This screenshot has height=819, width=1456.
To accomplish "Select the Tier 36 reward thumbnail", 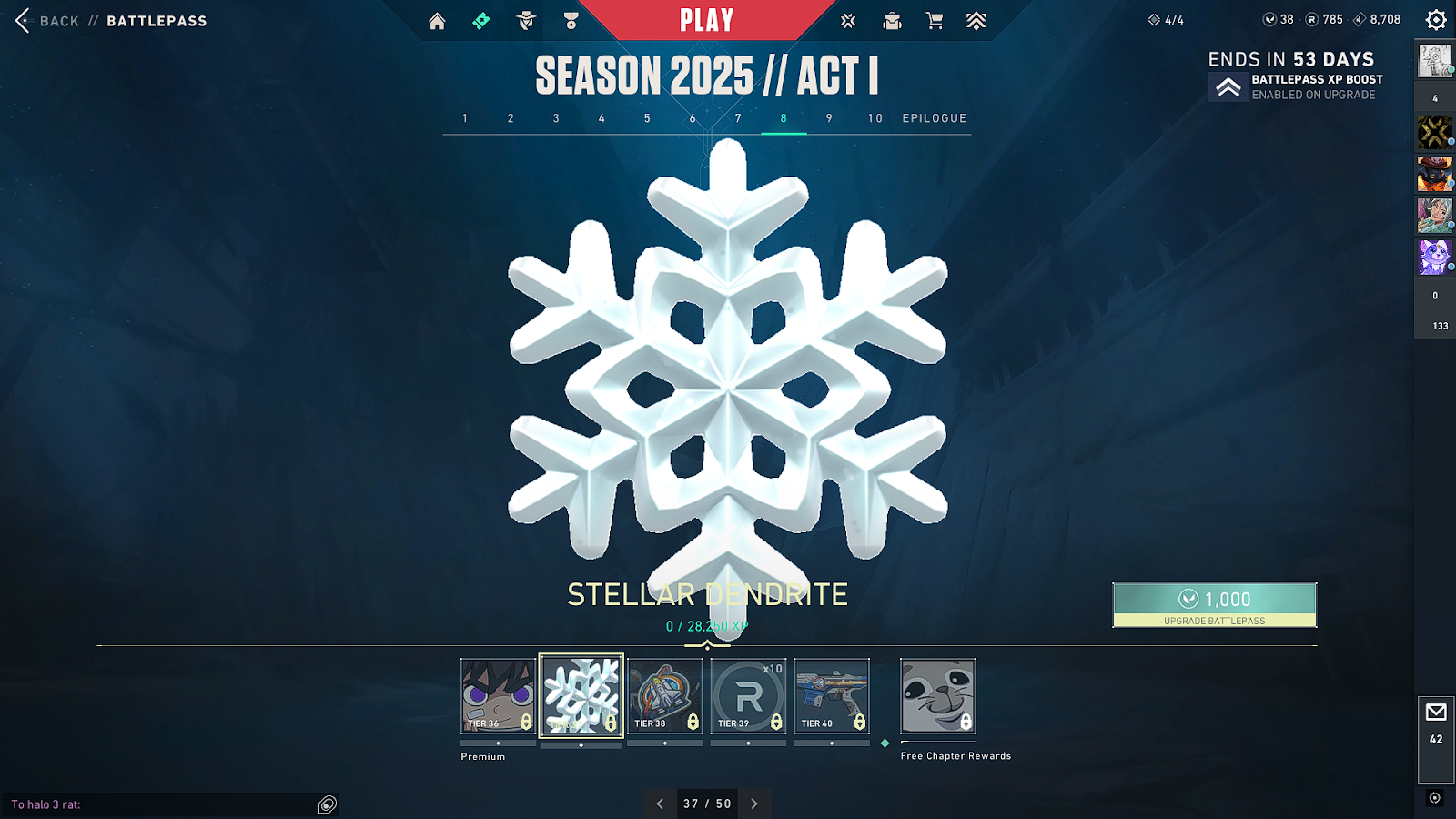I will [x=498, y=695].
